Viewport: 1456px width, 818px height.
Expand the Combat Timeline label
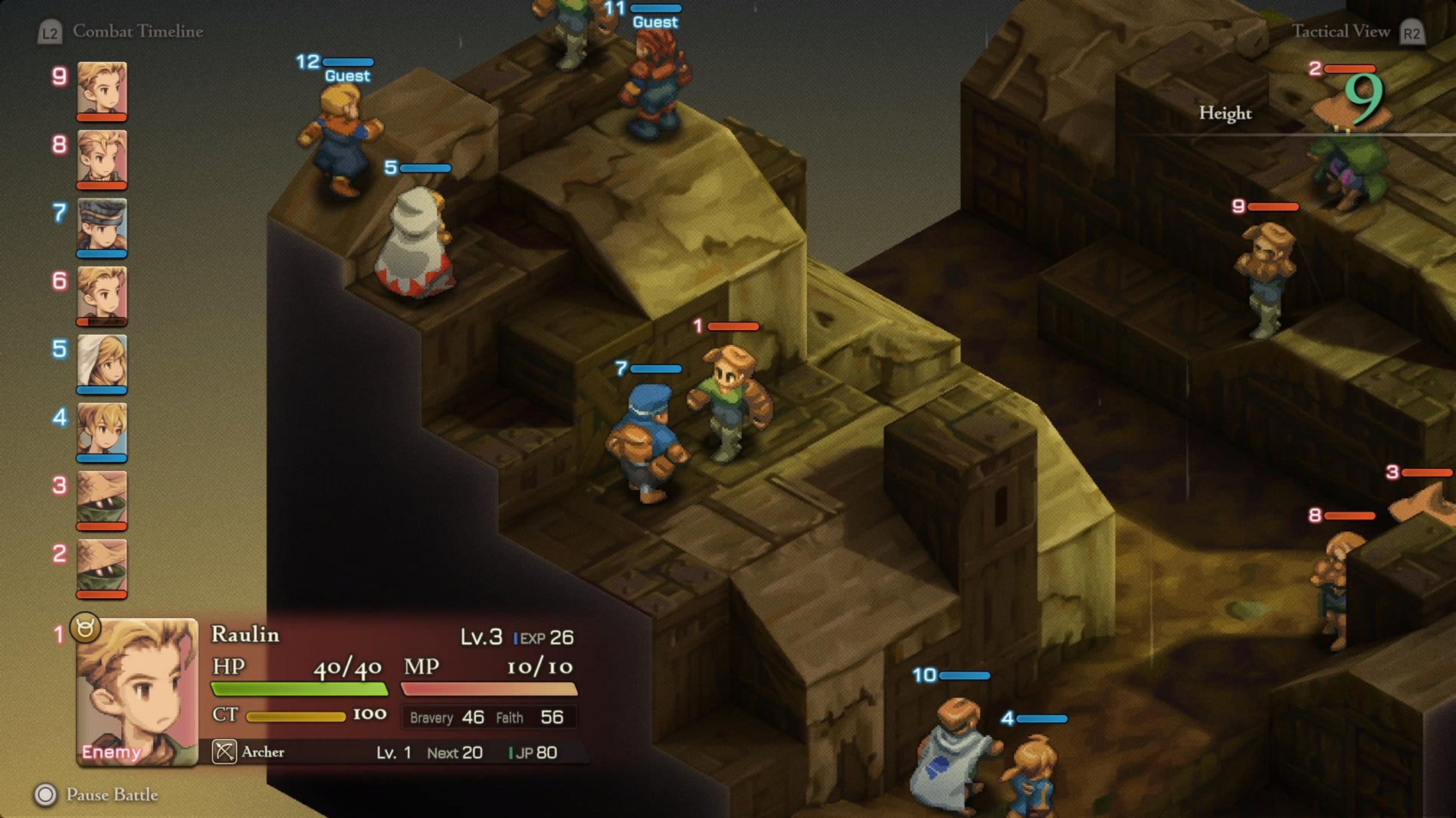[136, 31]
